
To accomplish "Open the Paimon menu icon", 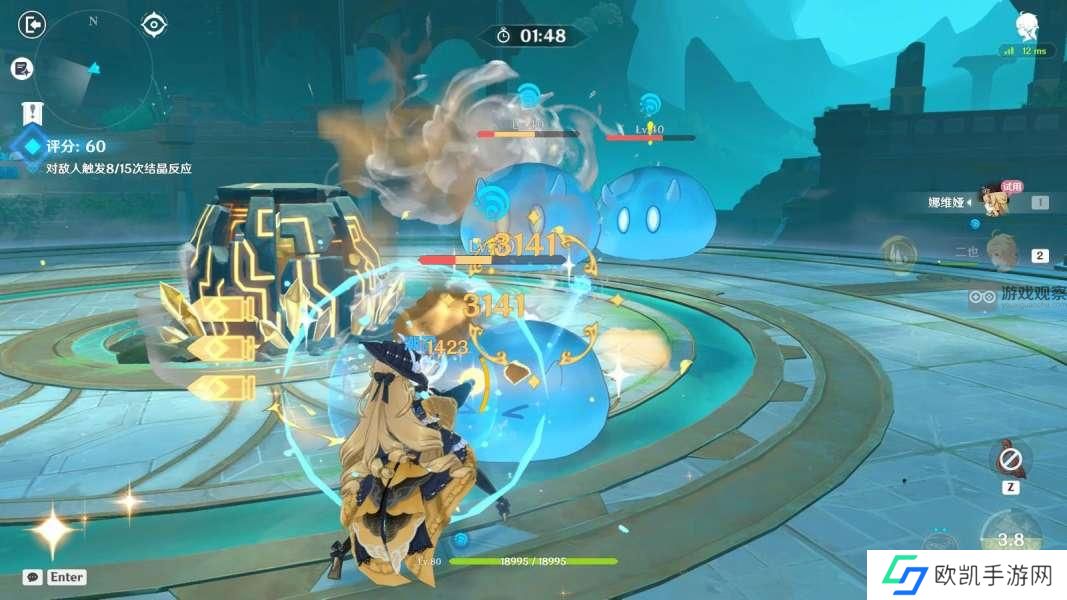I will point(1027,26).
